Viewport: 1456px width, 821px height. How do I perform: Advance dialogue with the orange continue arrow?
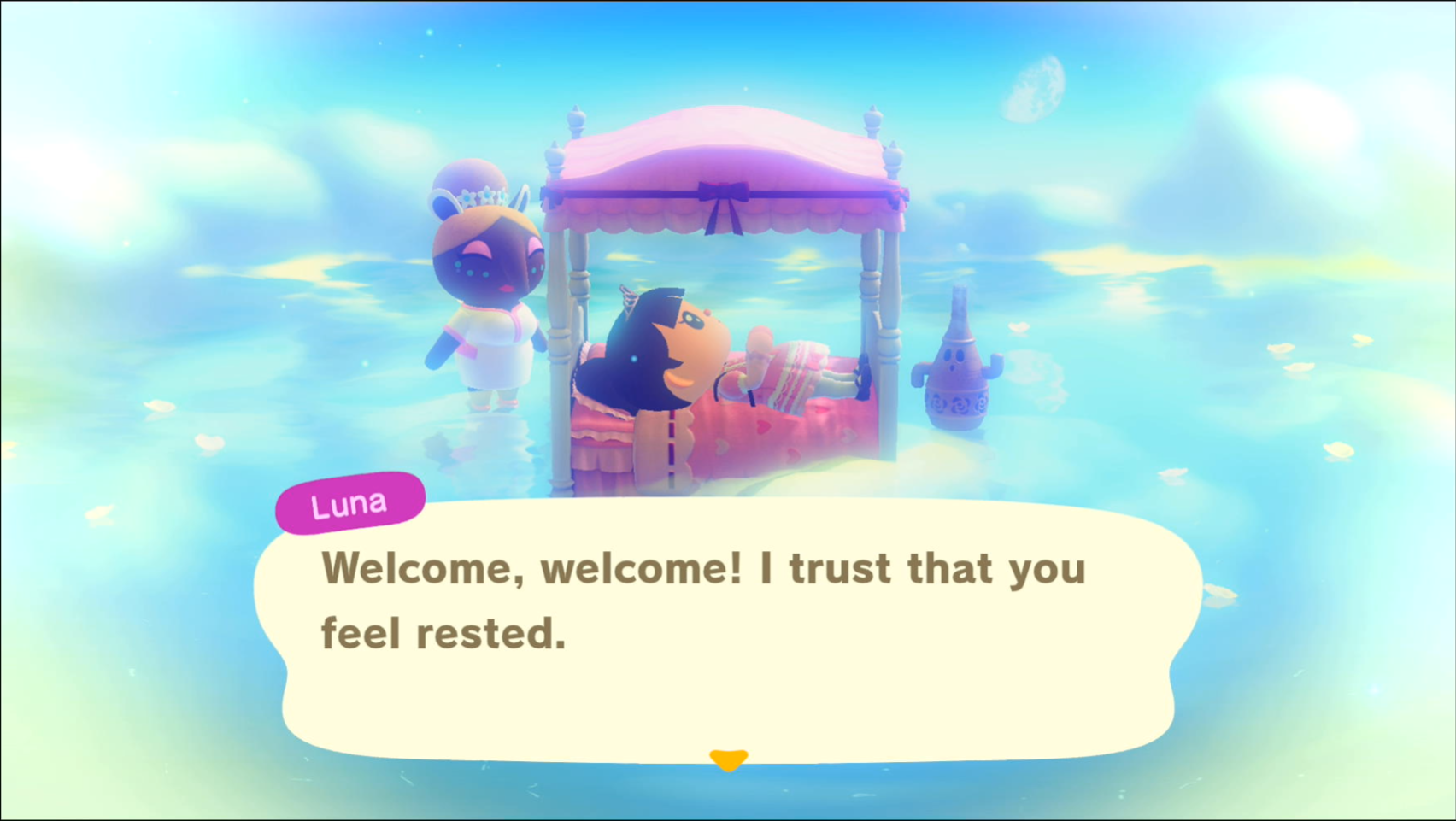[x=728, y=759]
